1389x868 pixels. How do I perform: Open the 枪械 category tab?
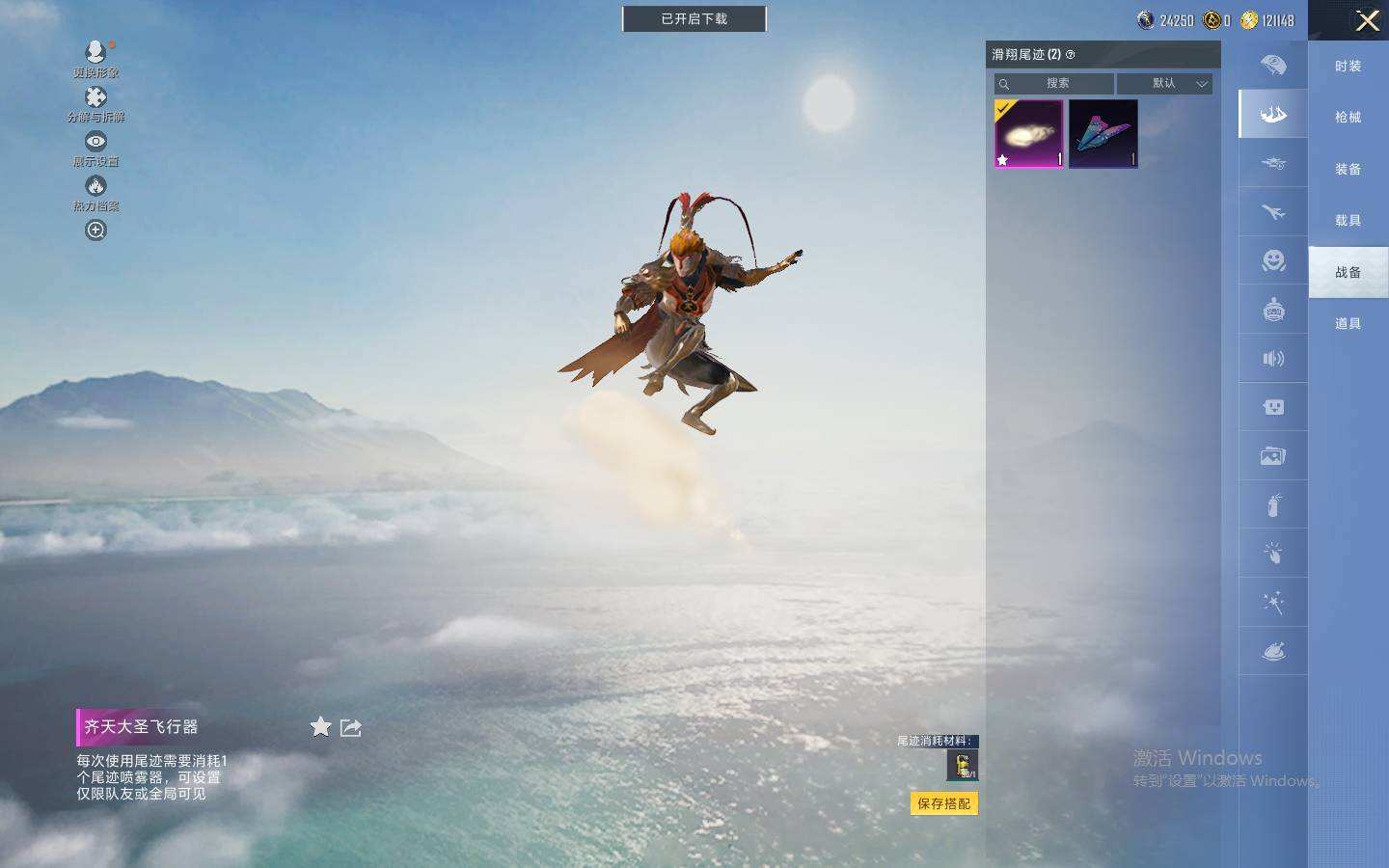click(1348, 118)
